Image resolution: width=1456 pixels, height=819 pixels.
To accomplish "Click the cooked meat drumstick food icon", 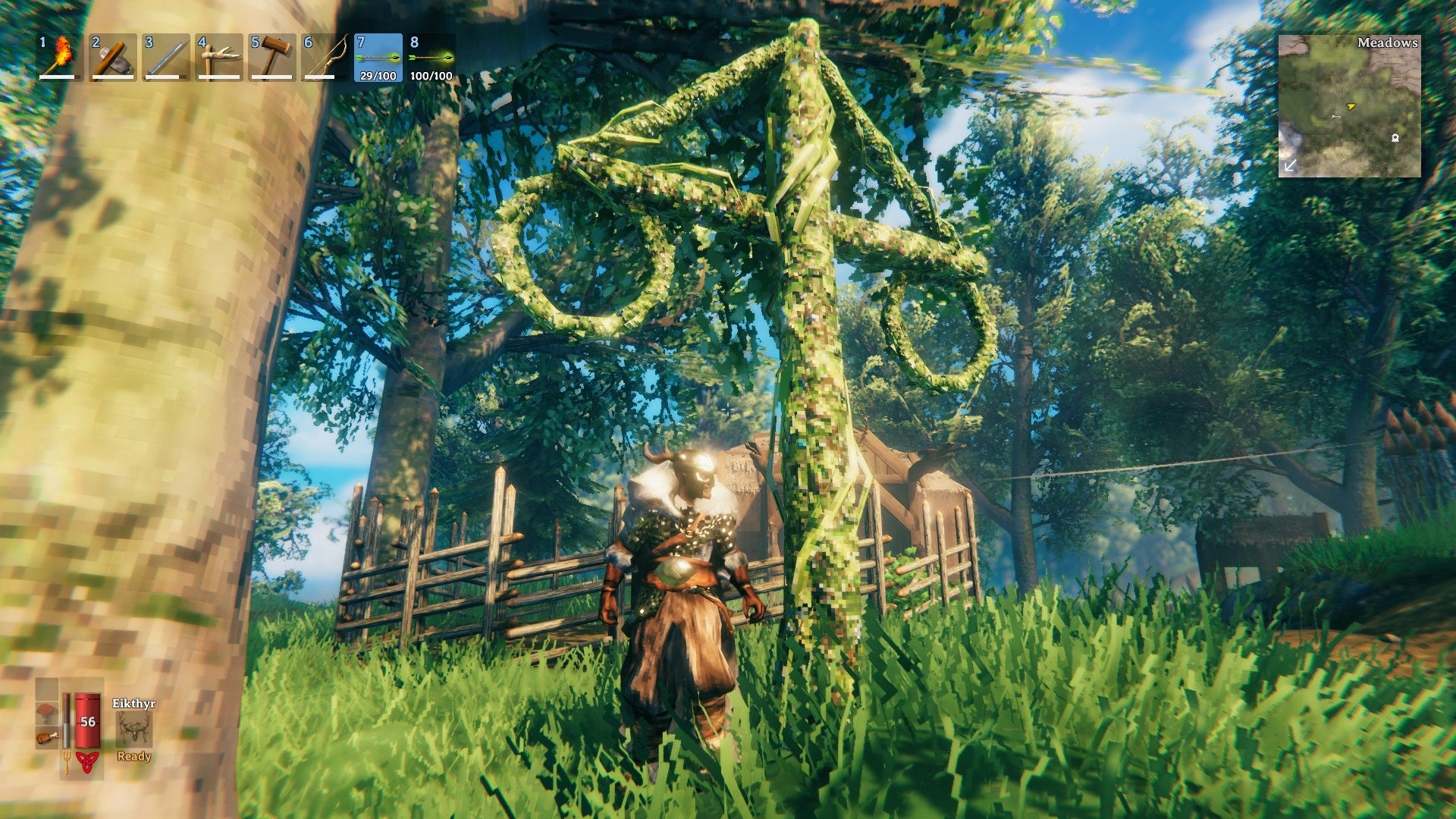I will pos(47,736).
